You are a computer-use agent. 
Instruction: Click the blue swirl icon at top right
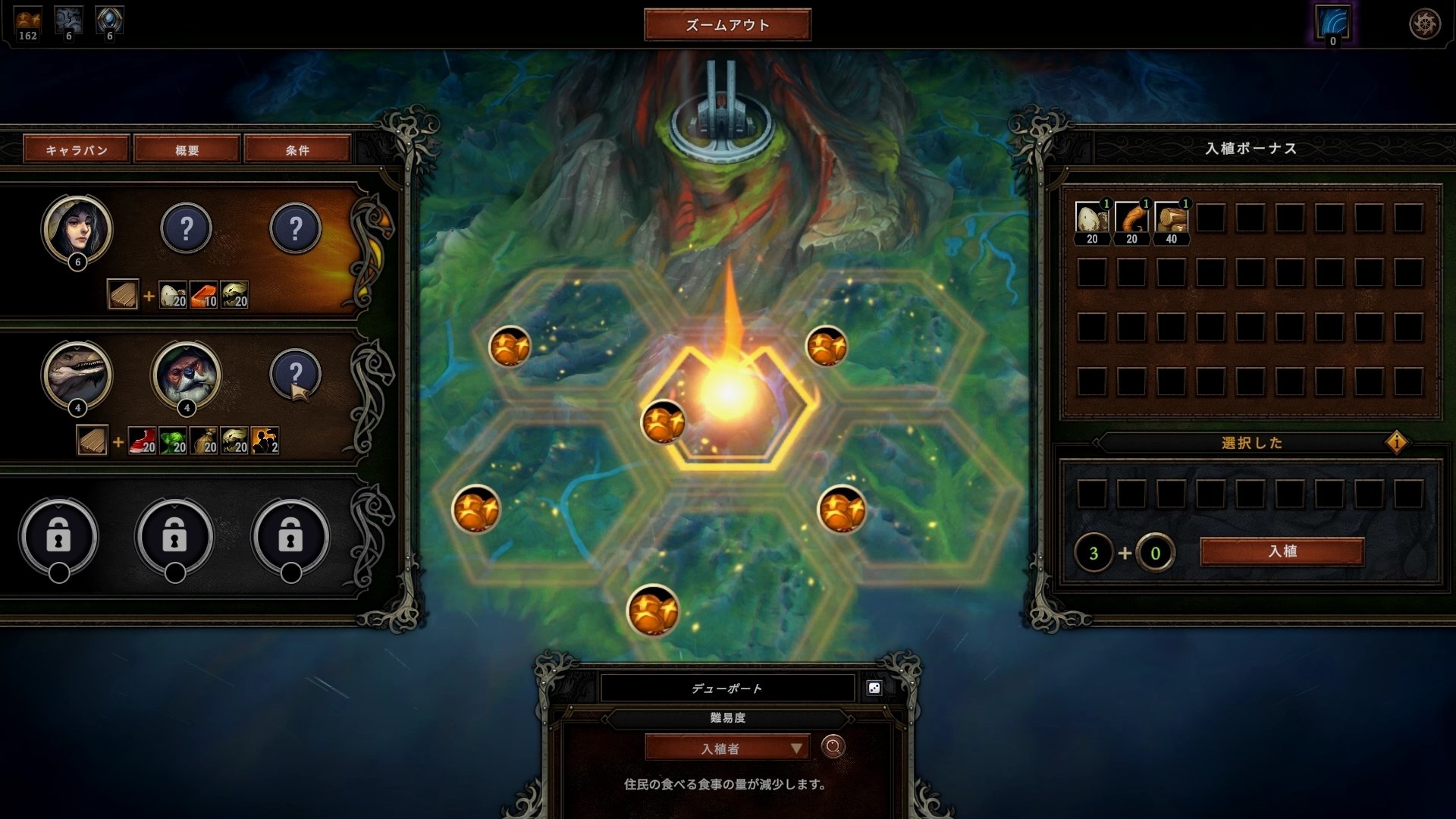click(x=1332, y=23)
